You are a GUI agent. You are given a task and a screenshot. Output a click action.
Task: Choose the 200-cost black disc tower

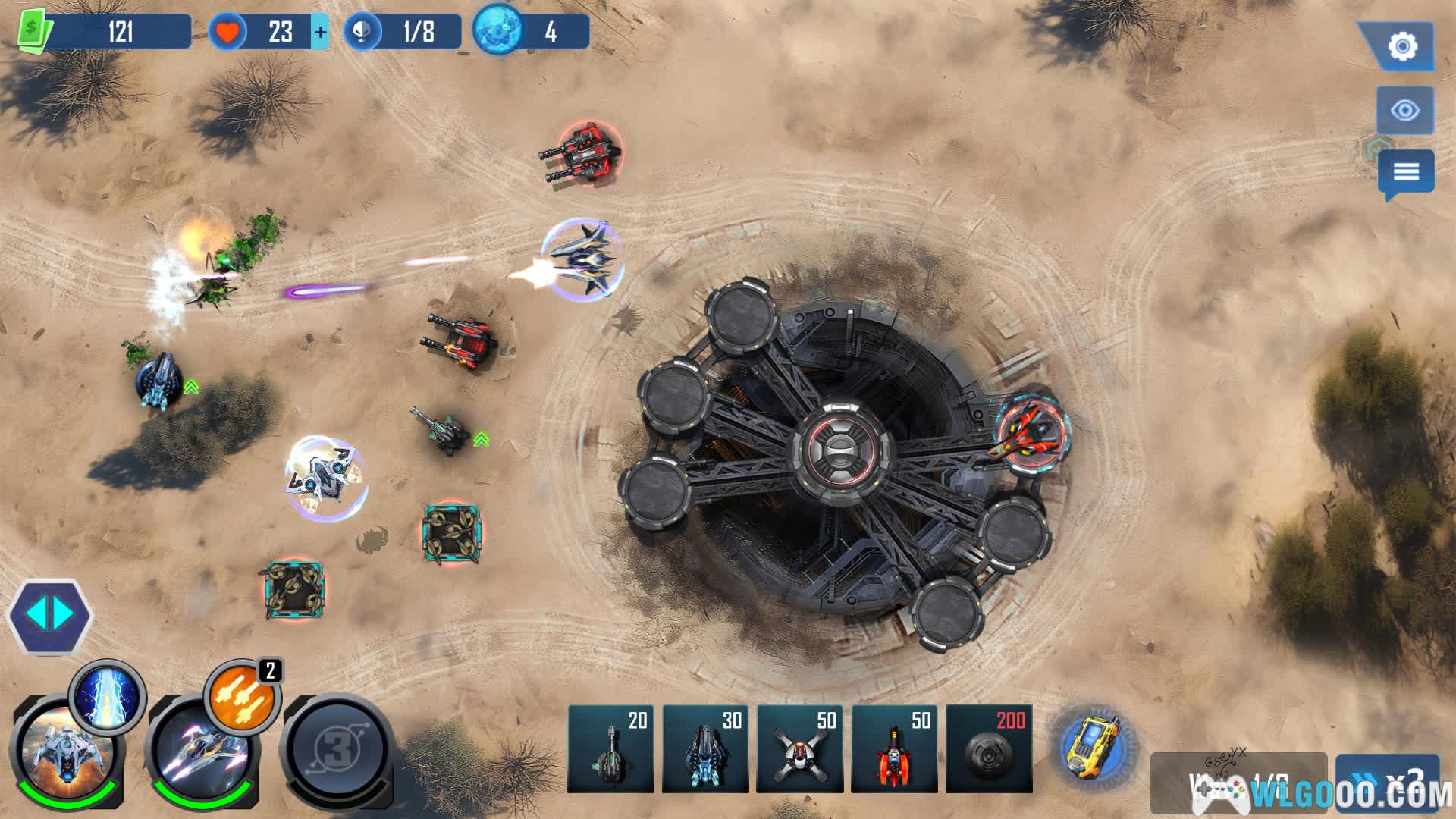point(989,748)
